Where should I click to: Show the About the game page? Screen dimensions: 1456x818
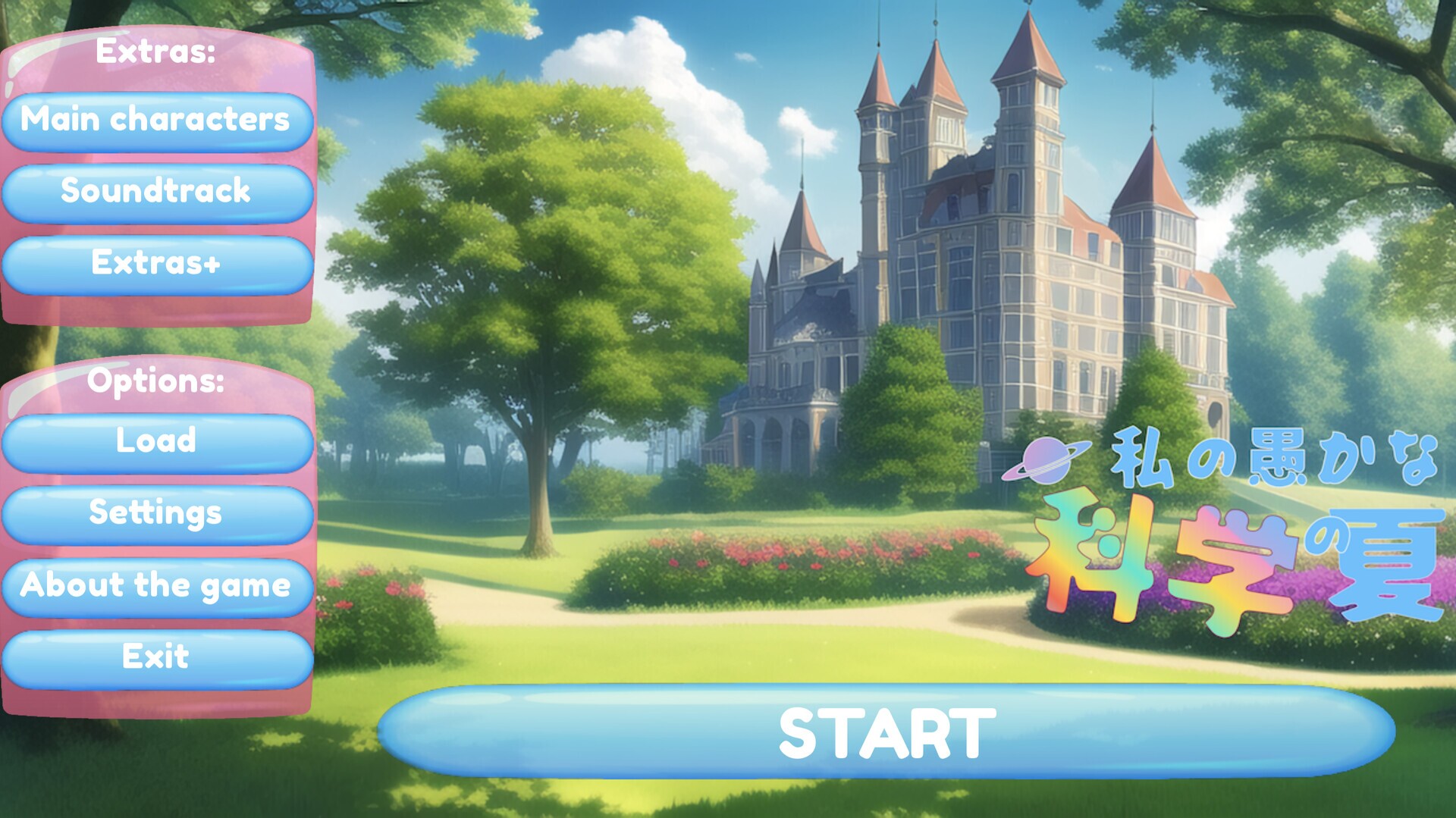(157, 587)
